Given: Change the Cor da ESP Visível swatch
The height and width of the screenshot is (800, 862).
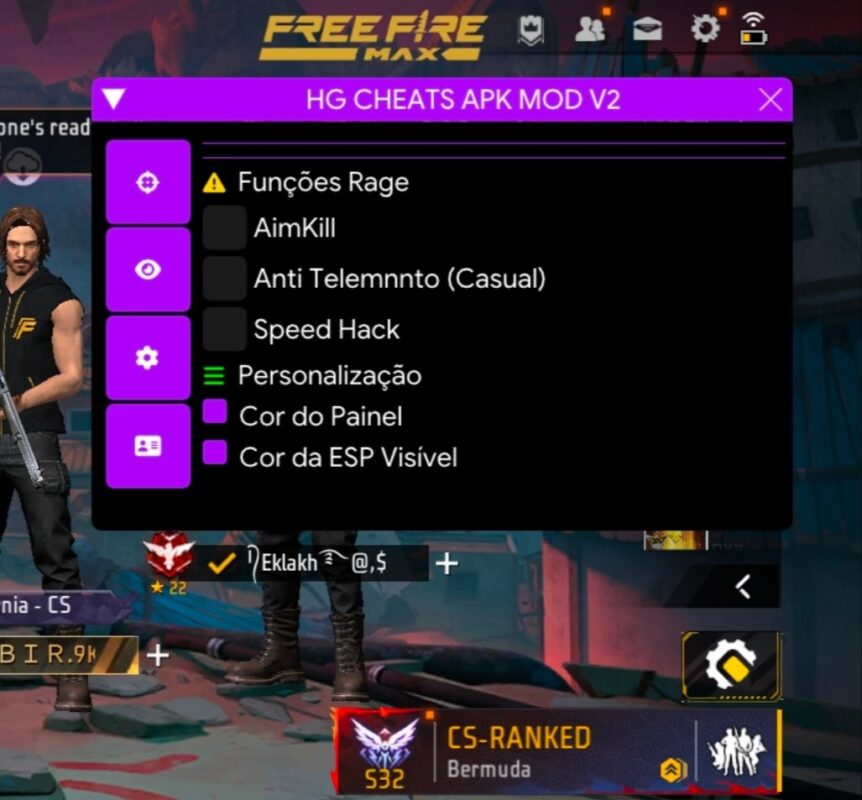Looking at the screenshot, I should click(215, 455).
